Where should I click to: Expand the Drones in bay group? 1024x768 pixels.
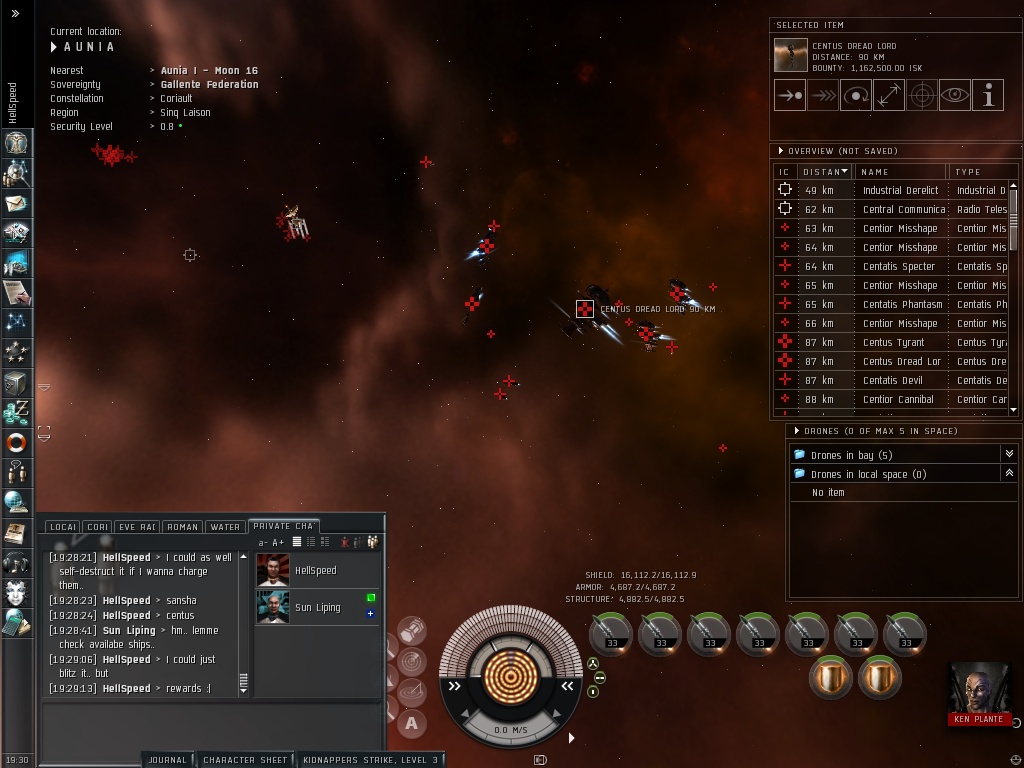(1008, 455)
